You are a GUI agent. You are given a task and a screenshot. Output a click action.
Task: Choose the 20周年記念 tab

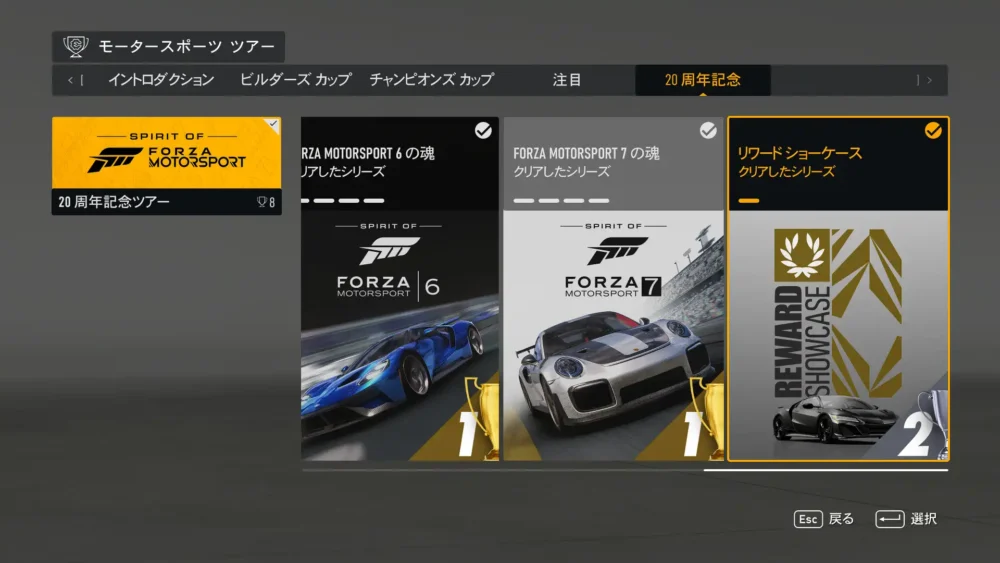point(702,80)
